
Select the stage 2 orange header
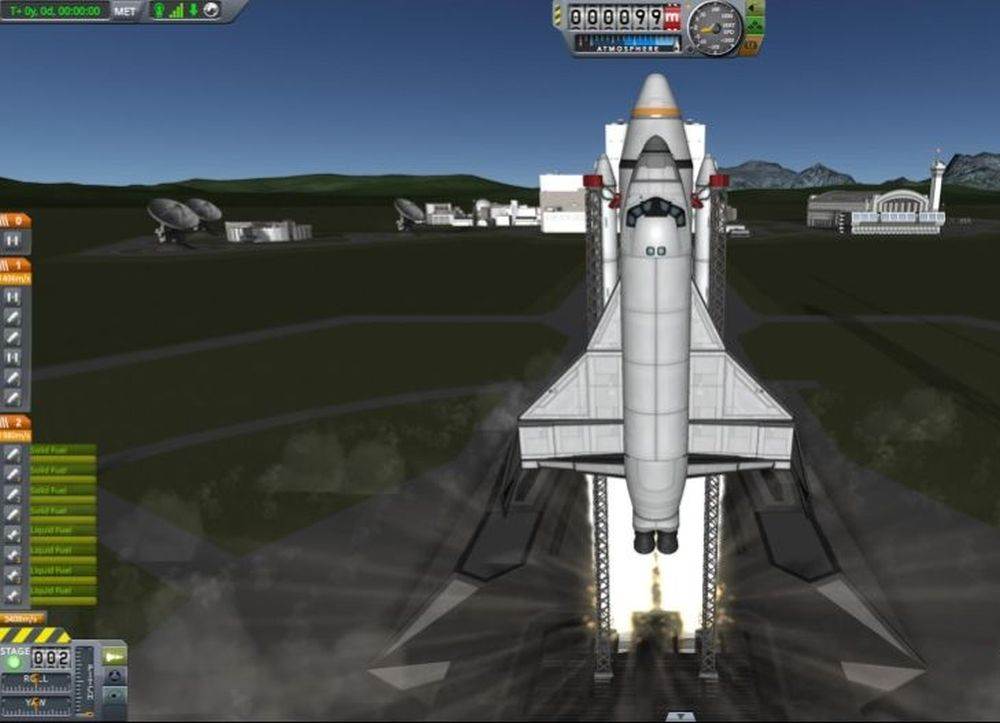point(15,422)
